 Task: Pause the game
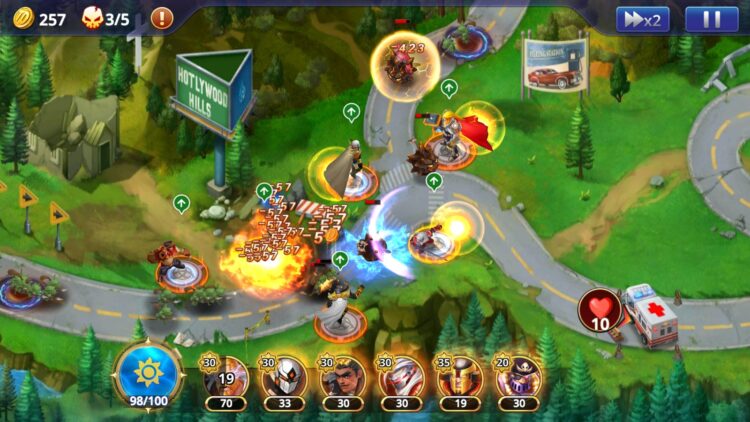[711, 19]
